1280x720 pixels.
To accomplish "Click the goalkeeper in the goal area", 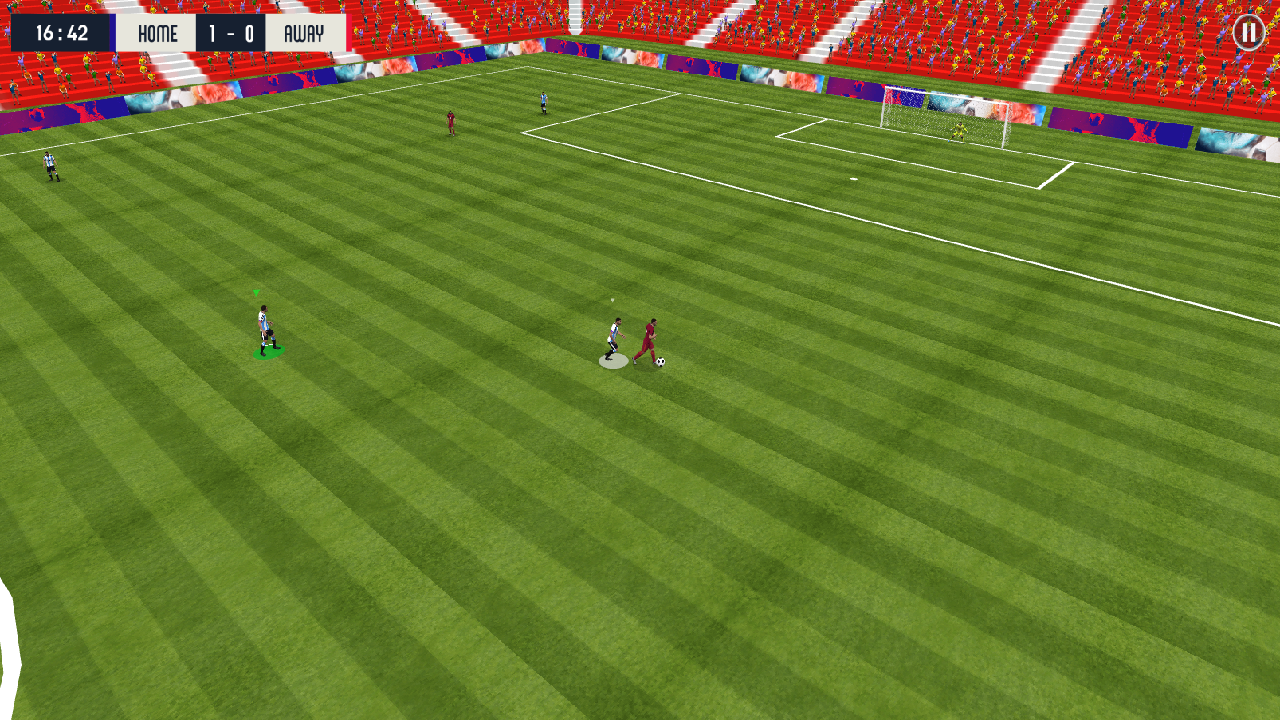I will click(x=958, y=130).
